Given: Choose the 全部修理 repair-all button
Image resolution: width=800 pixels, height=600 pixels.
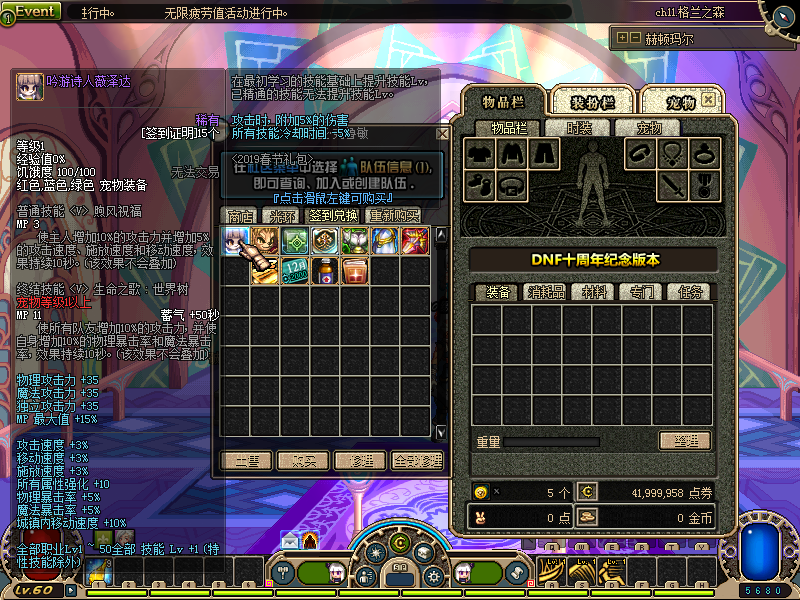Looking at the screenshot, I should click(417, 461).
